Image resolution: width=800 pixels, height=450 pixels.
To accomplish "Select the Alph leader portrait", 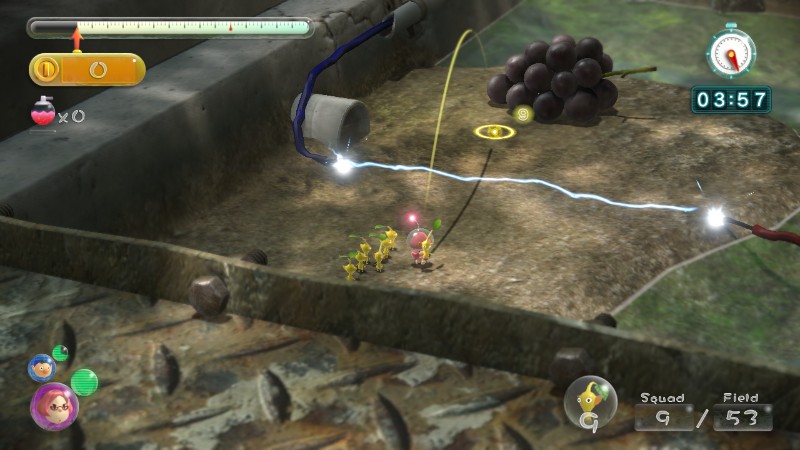I will click(x=42, y=367).
